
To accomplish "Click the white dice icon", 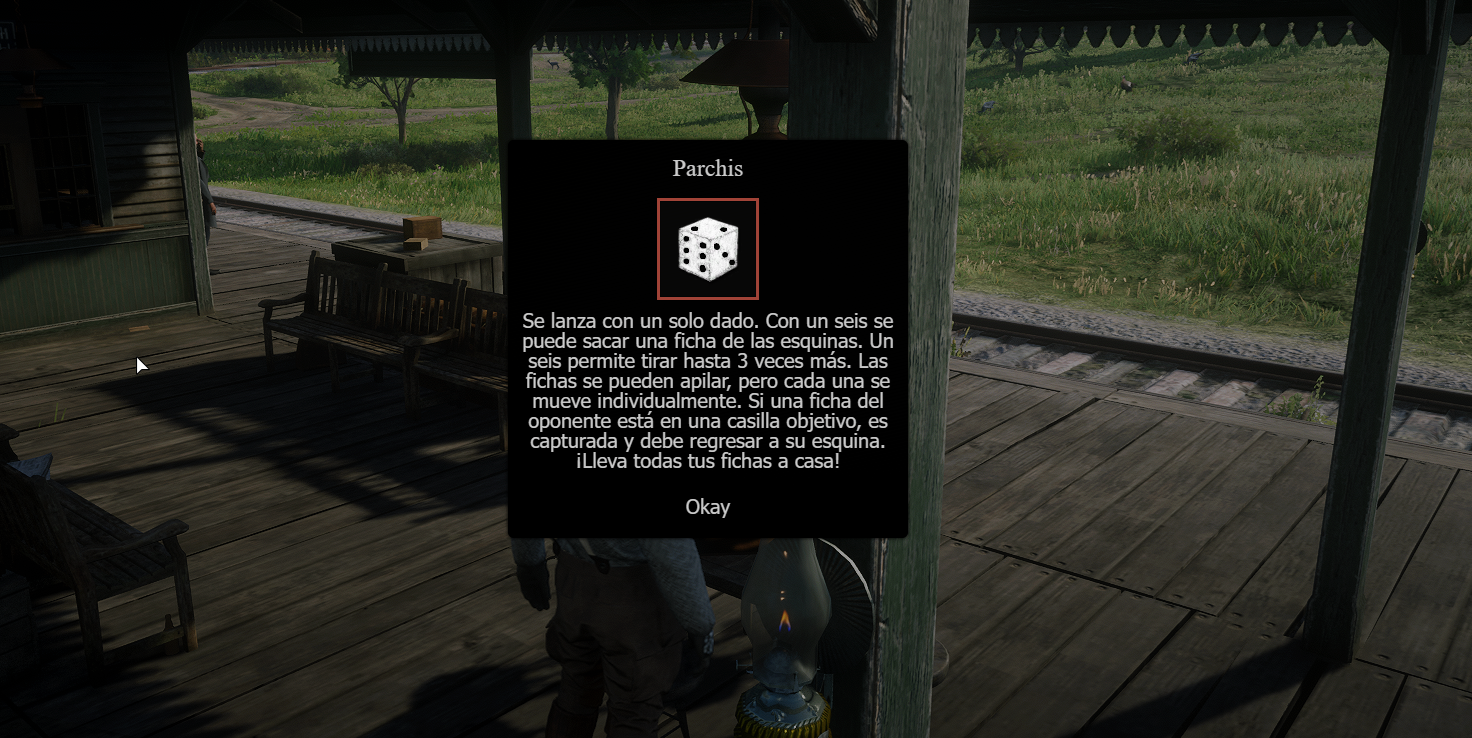I will tap(708, 249).
